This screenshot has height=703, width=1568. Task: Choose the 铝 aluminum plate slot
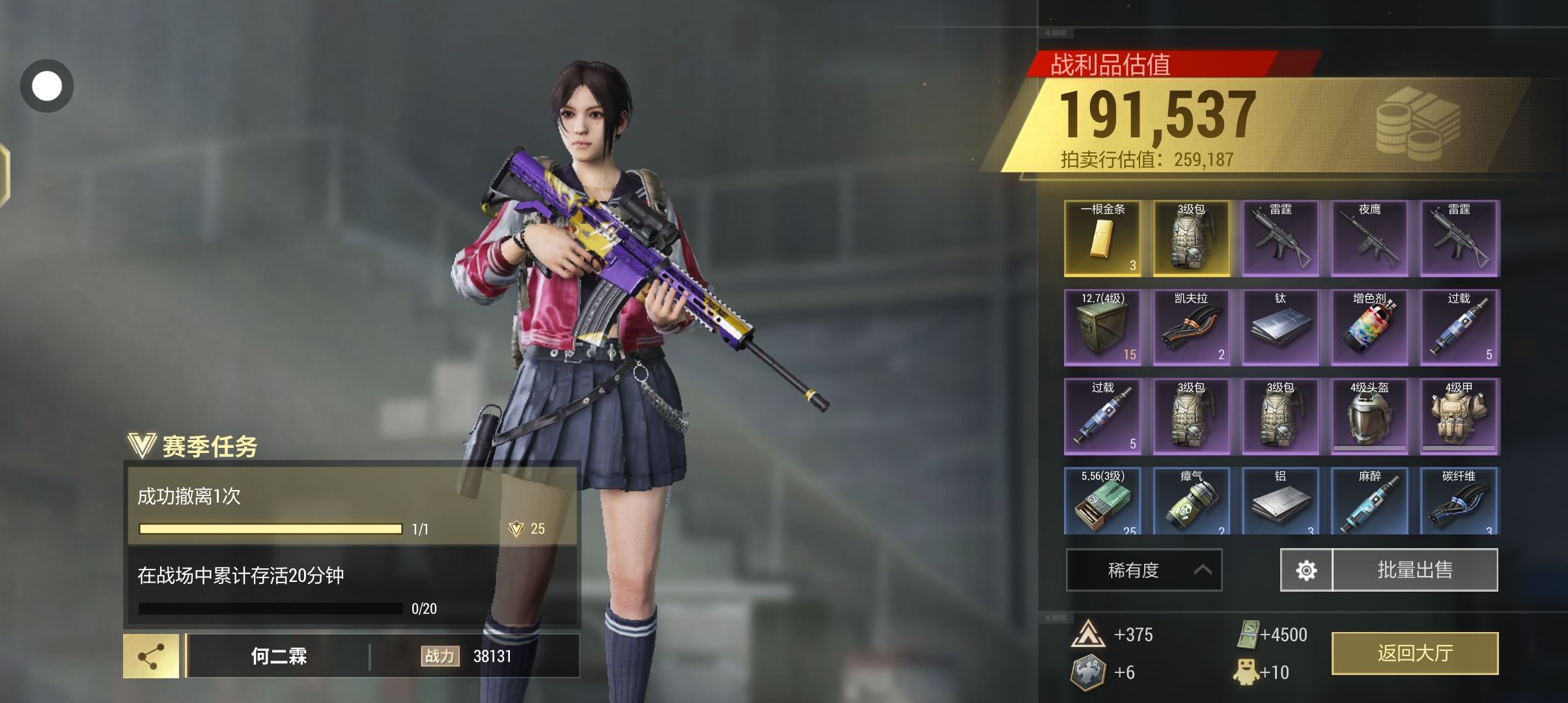[x=1280, y=501]
